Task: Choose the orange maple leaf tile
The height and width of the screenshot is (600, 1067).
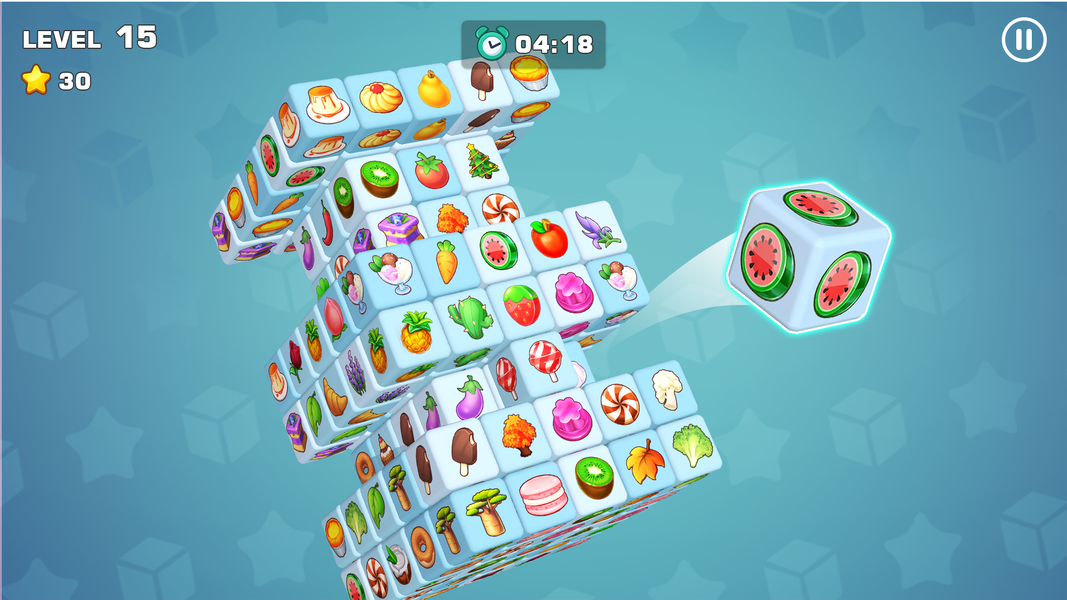Action: [x=645, y=460]
